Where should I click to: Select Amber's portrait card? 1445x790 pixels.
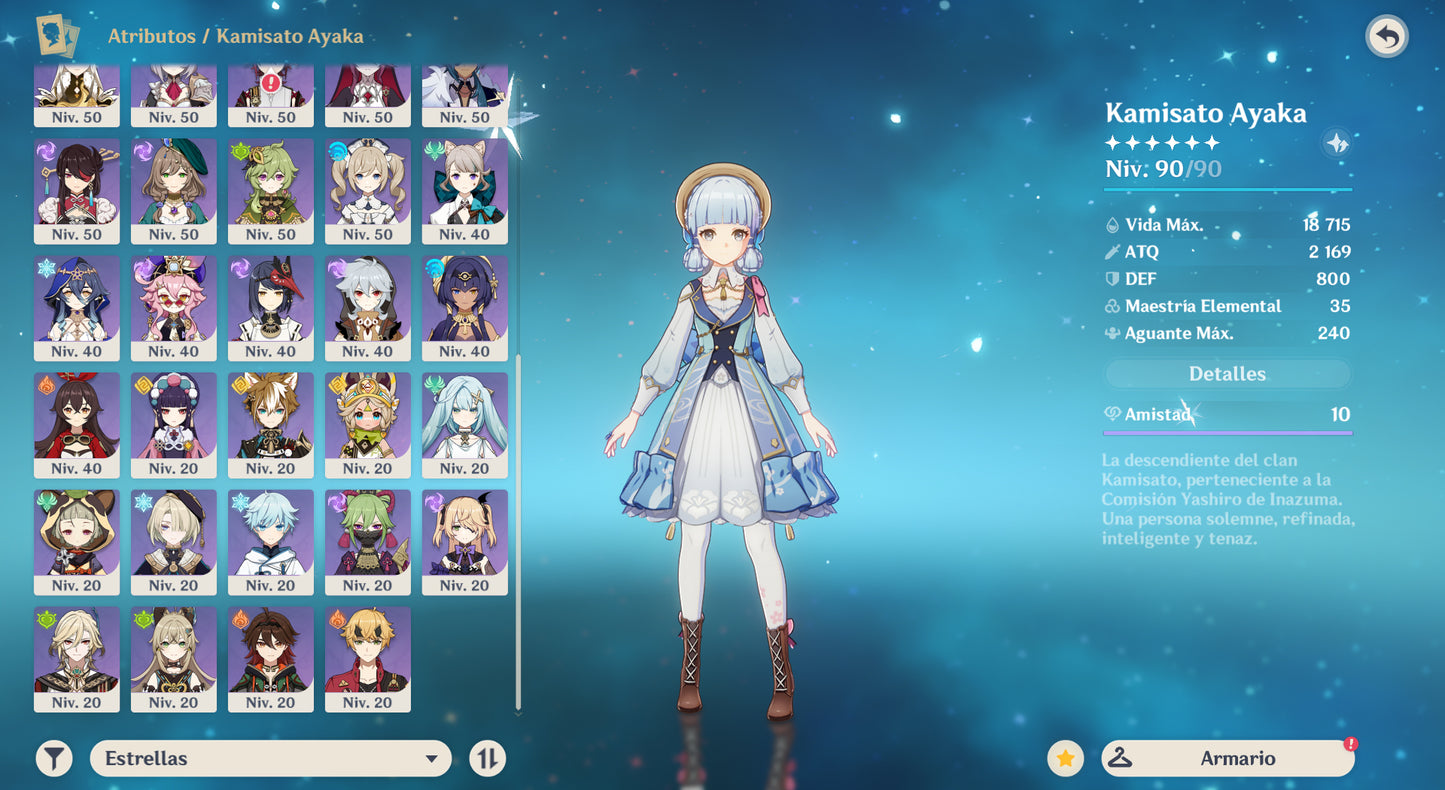pos(77,425)
